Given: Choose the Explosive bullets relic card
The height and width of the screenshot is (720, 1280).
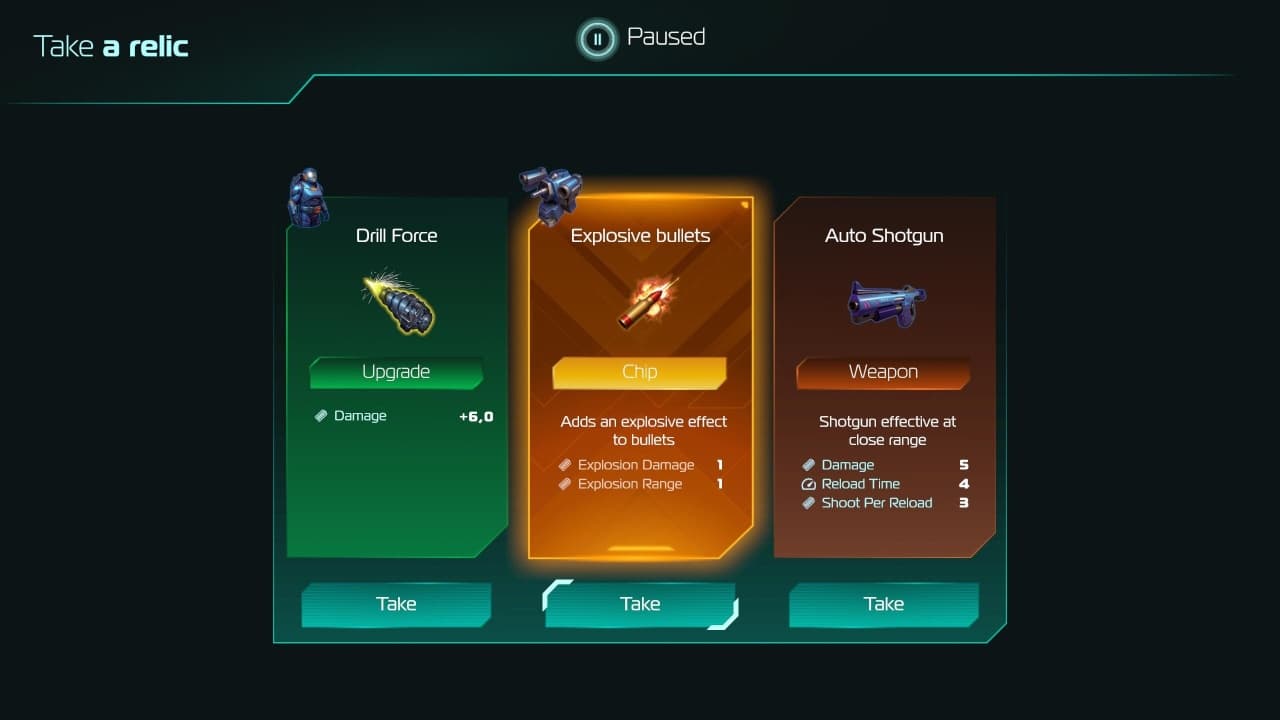Looking at the screenshot, I should (x=640, y=380).
